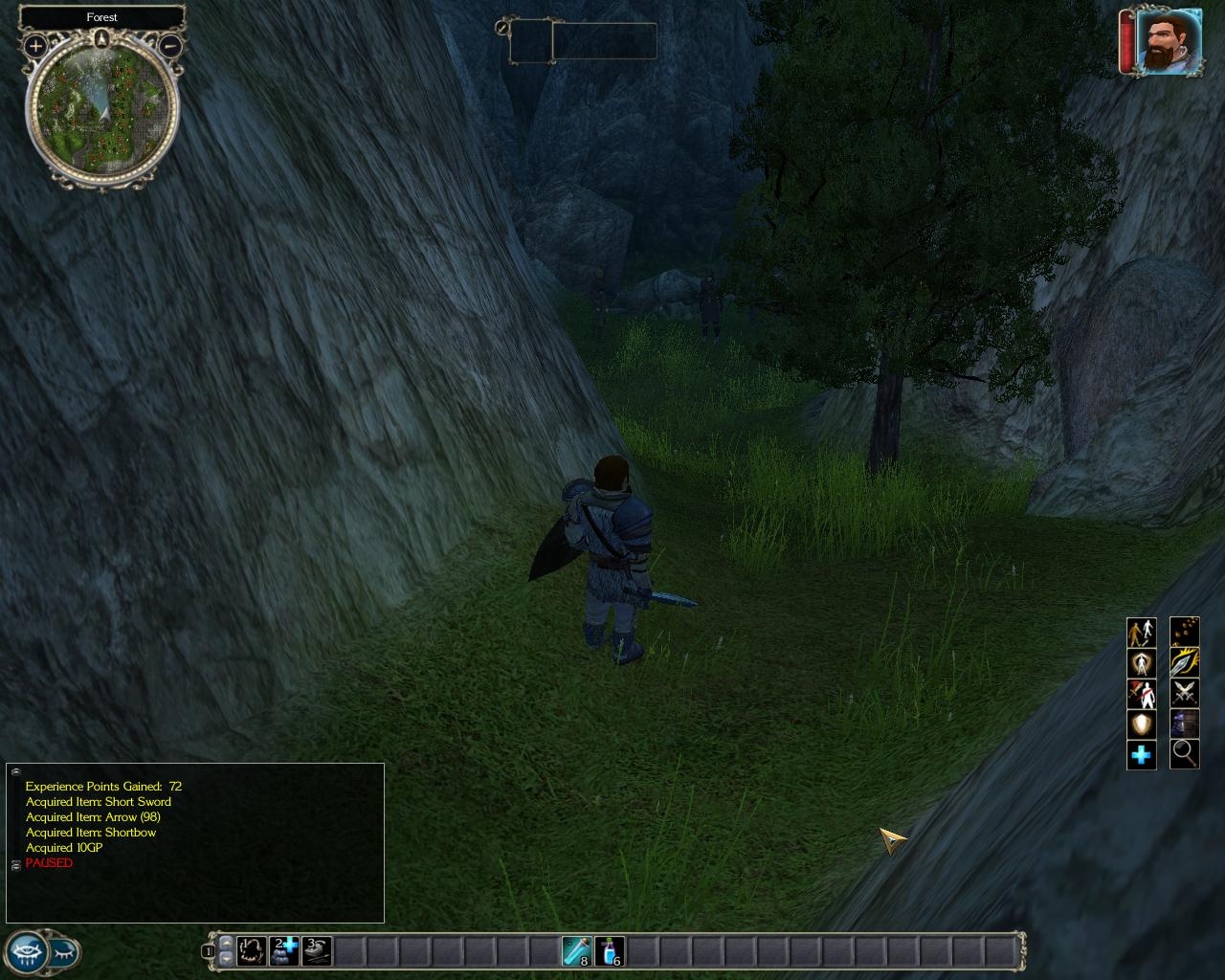
Task: Toggle the crossed swords combat mode icon
Action: coord(1185,694)
